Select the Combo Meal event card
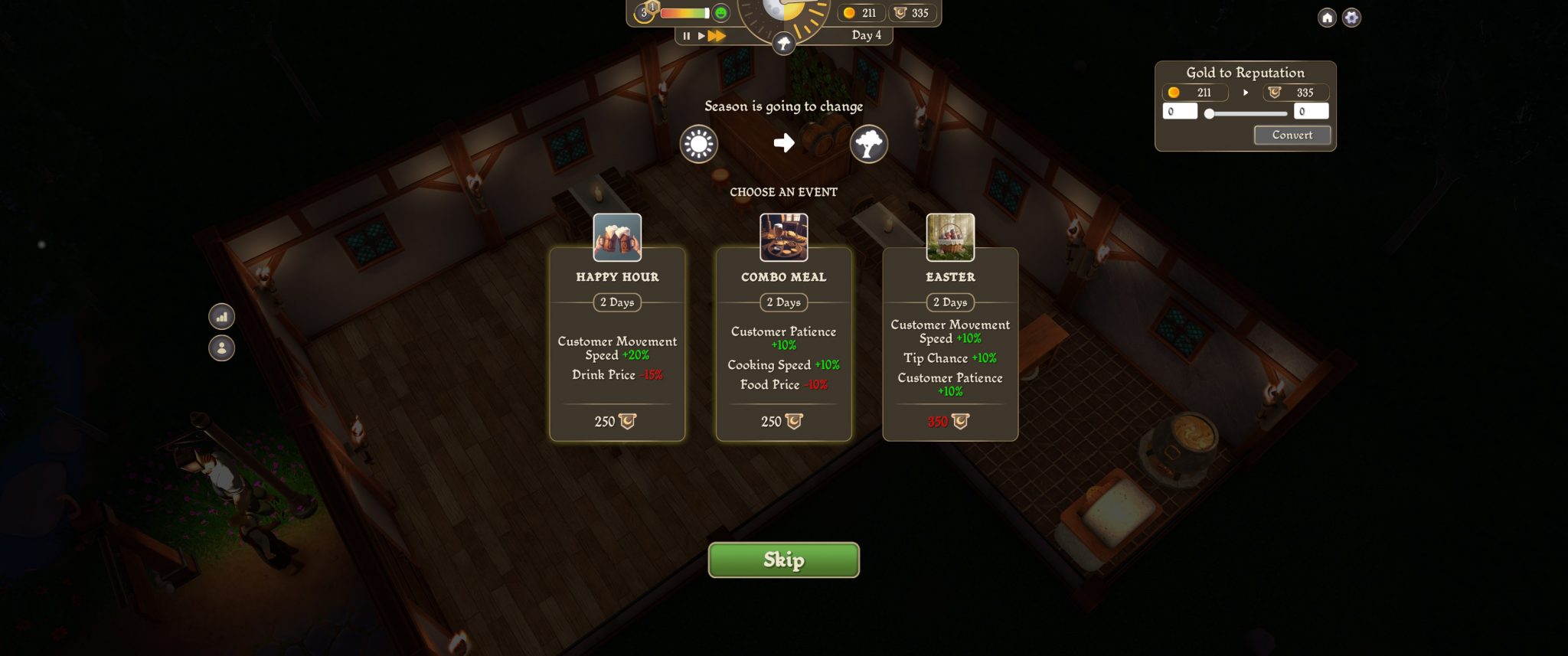 point(783,344)
